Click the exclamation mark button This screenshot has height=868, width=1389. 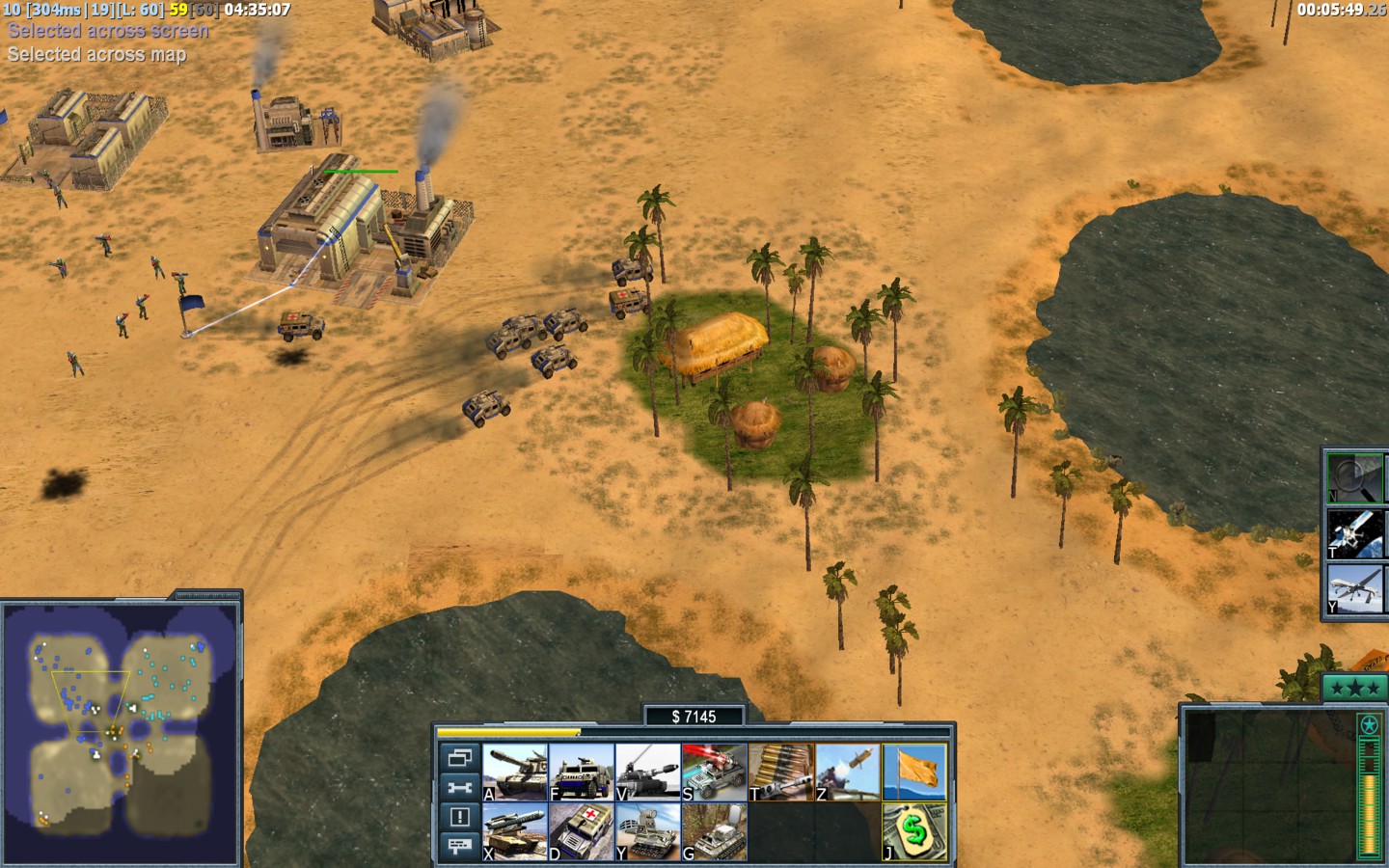click(459, 817)
